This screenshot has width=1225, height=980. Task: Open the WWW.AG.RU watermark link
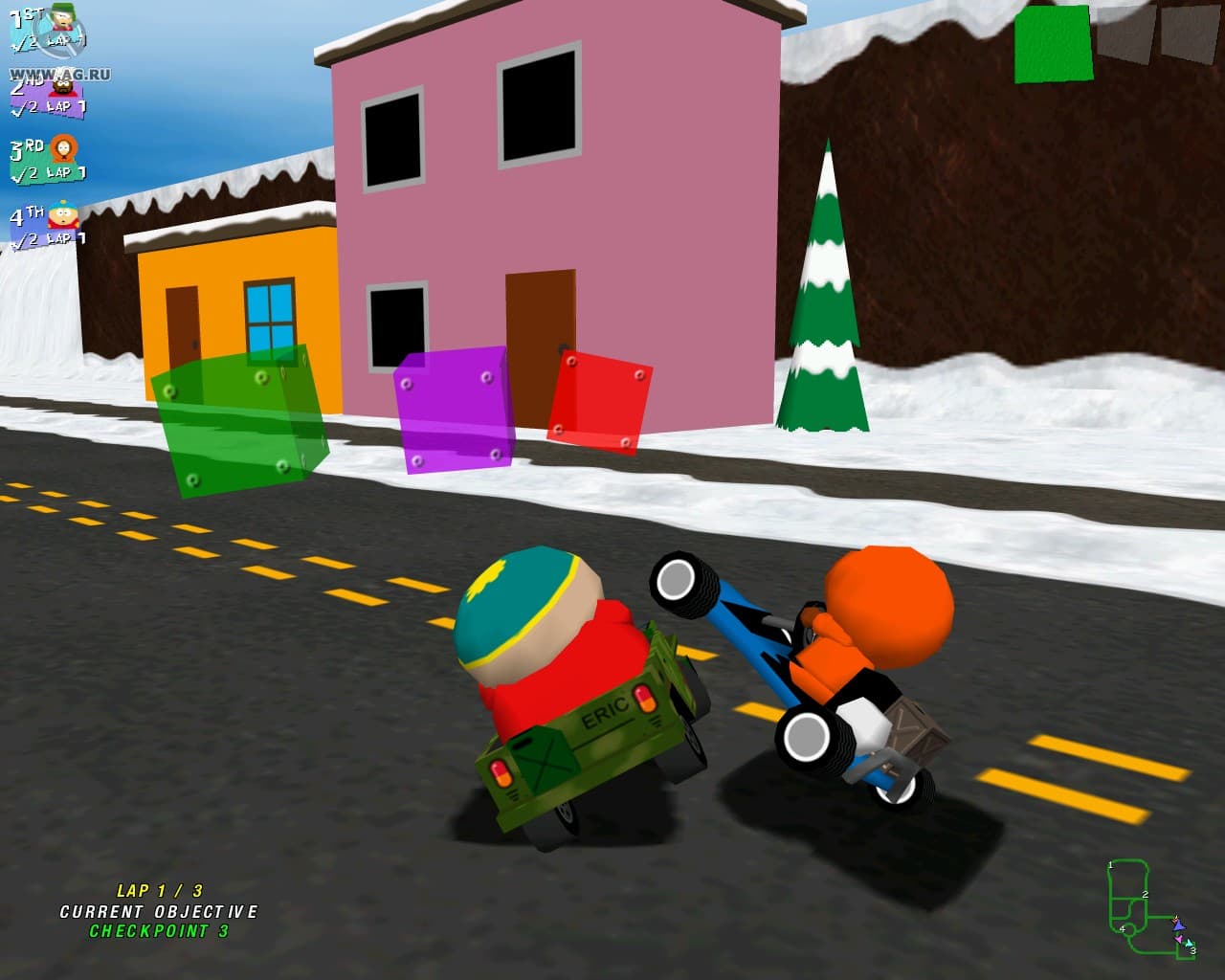tap(59, 73)
